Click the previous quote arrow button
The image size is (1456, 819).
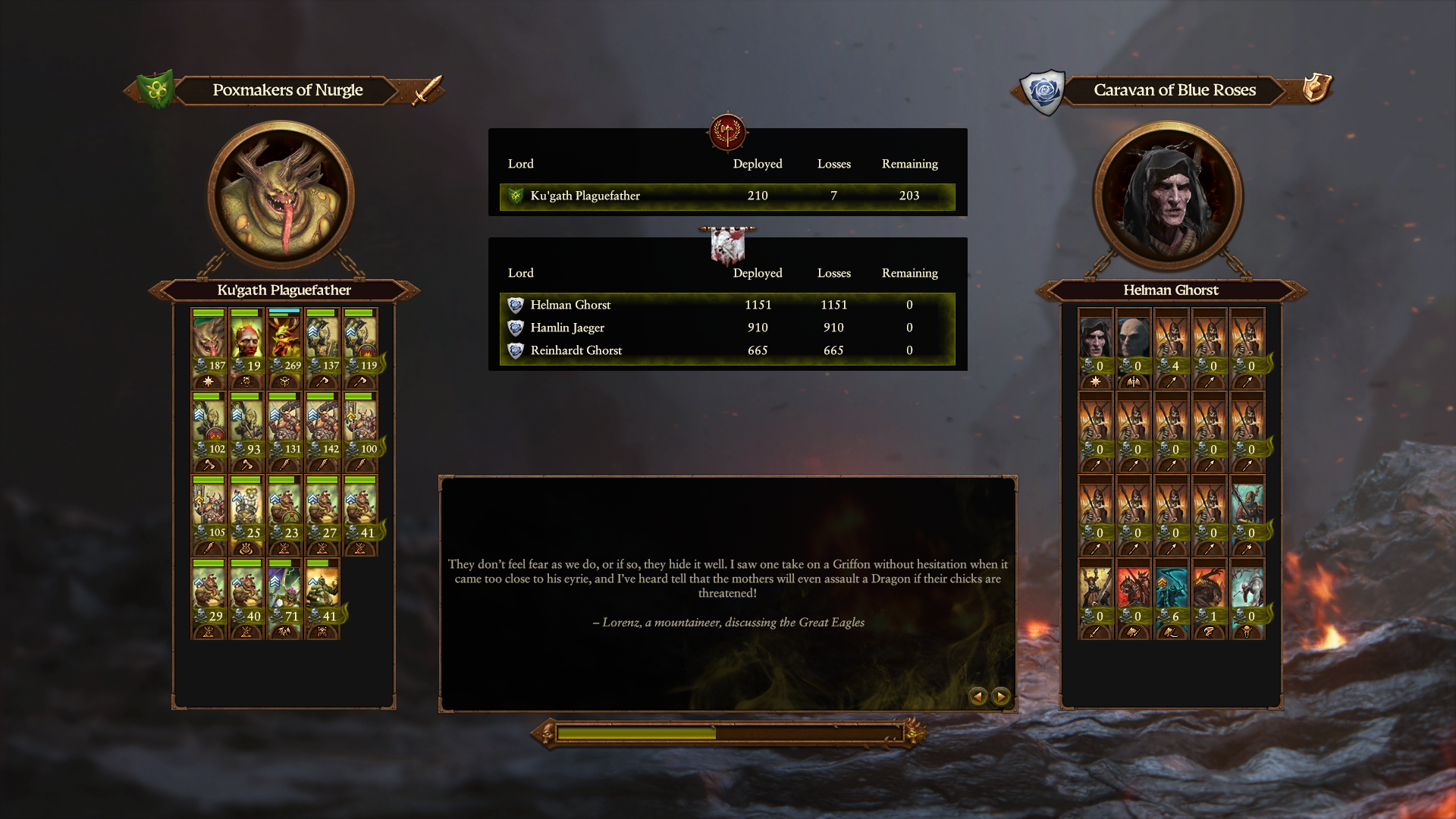pos(978,696)
